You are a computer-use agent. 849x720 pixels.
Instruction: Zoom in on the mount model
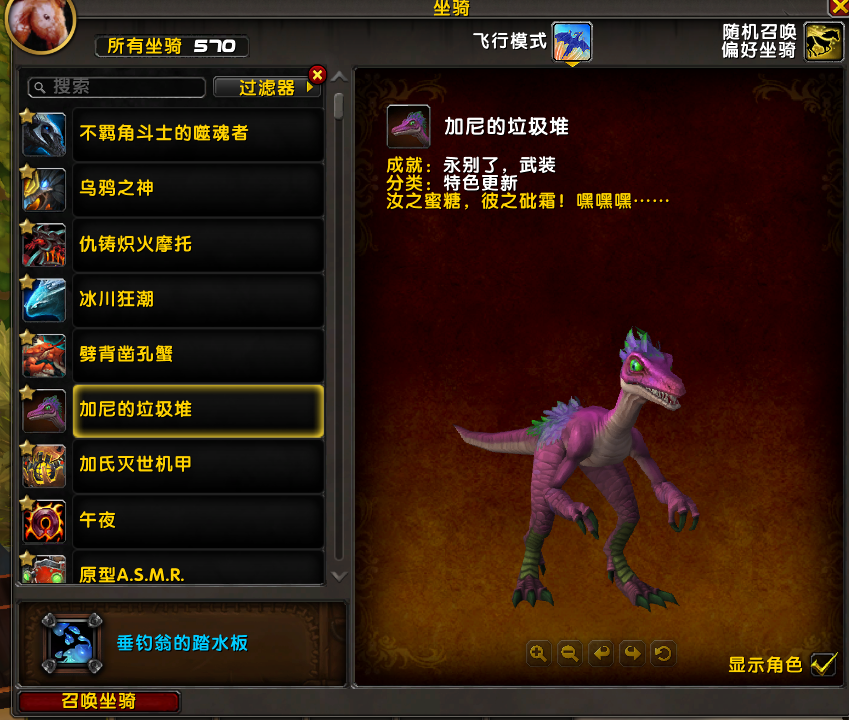(538, 654)
